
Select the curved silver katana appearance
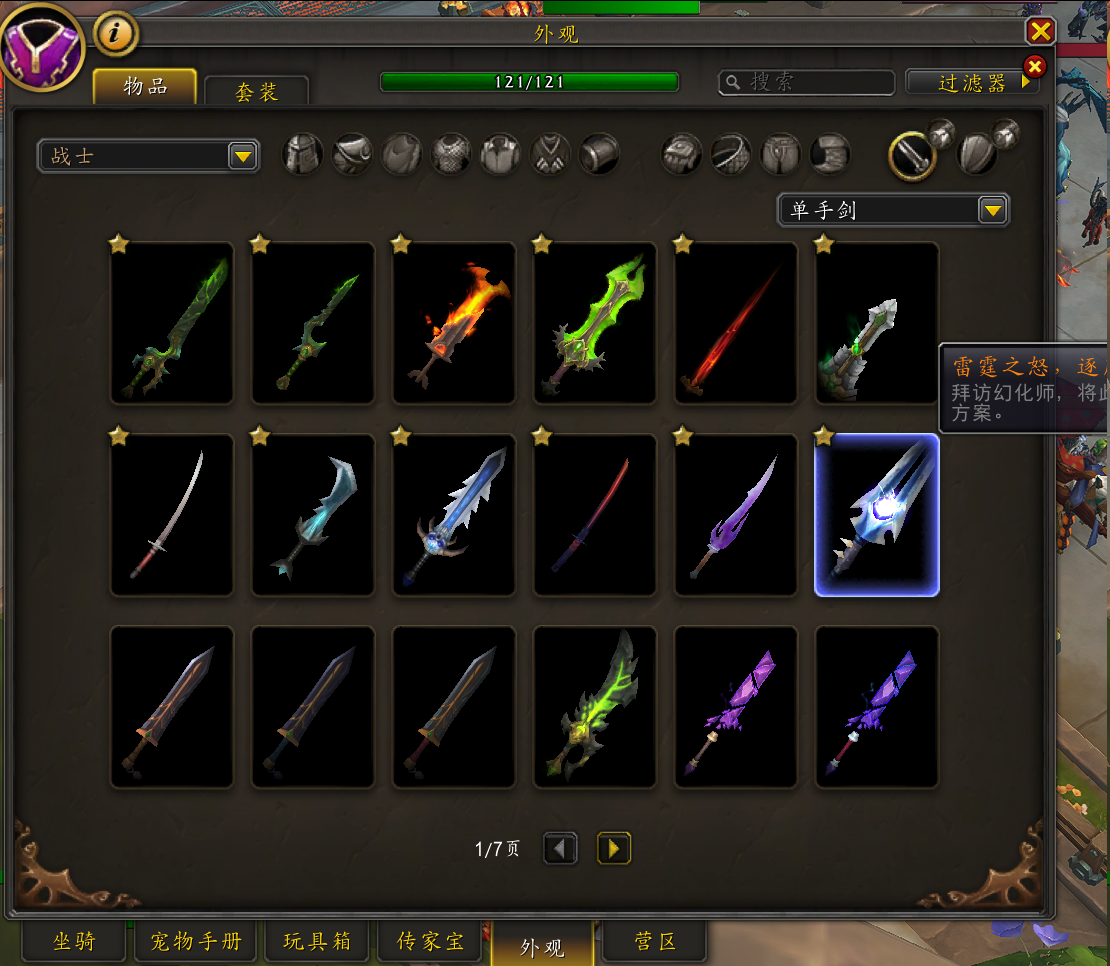pyautogui.click(x=172, y=515)
